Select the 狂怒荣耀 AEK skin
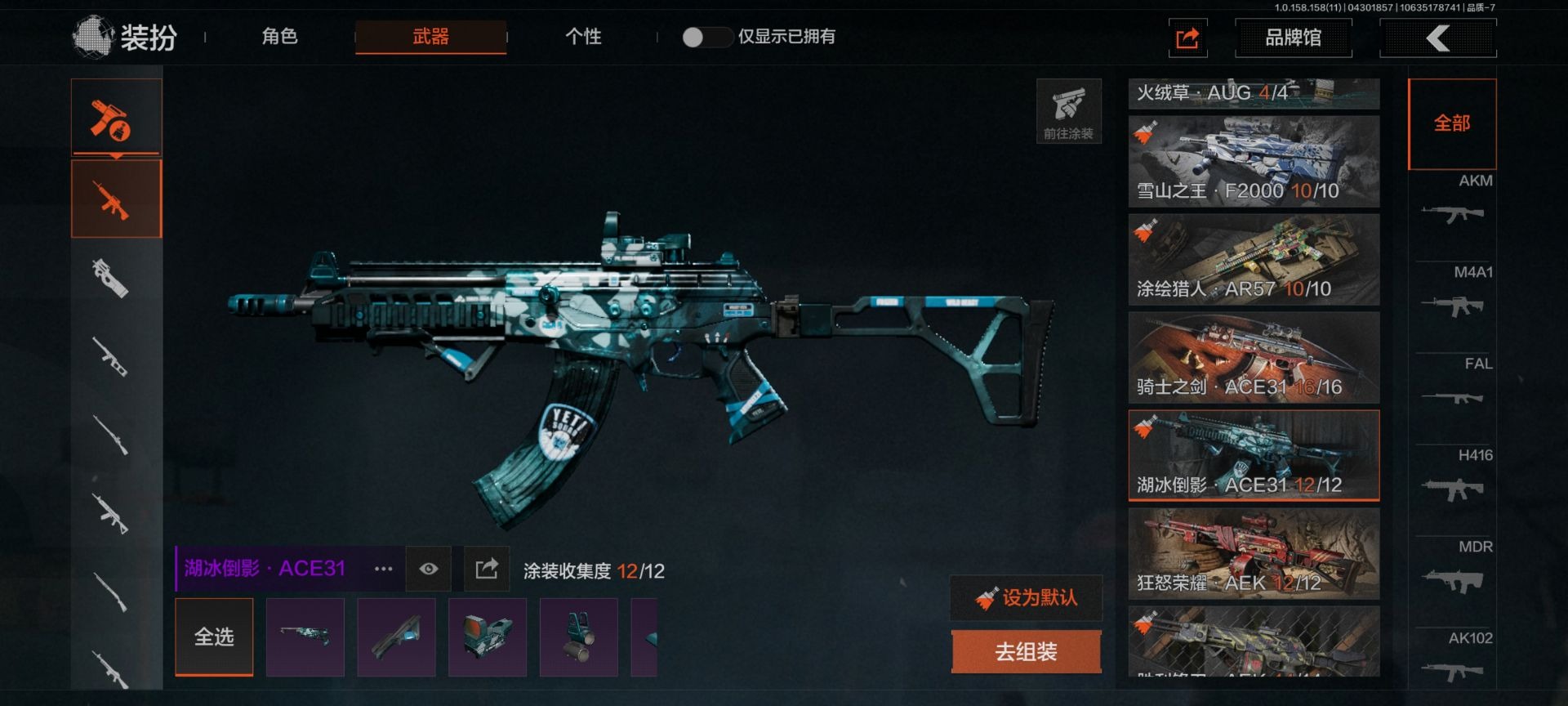Screen dimensions: 1568x706 click(x=1254, y=554)
